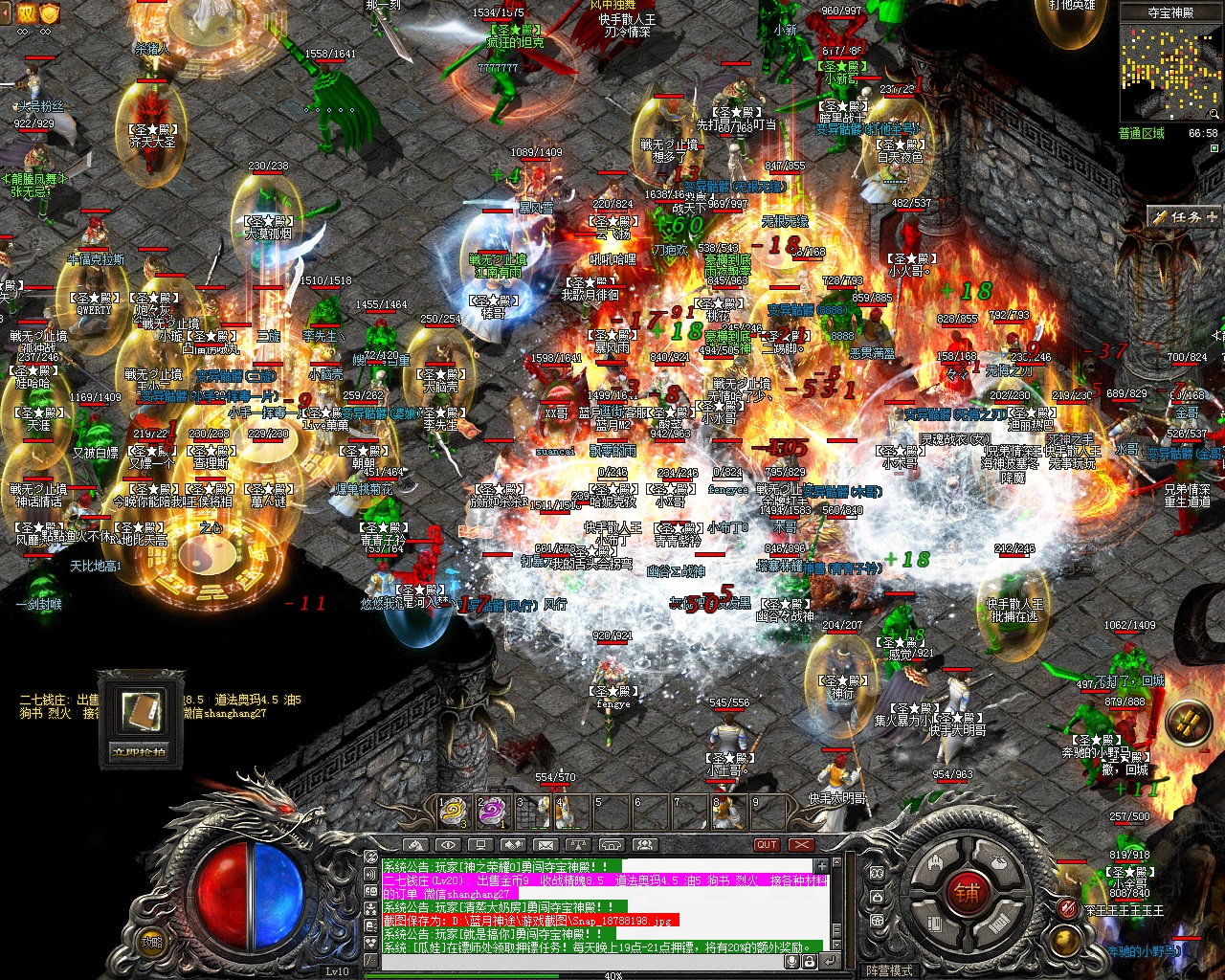Open the central 铺 shop button
The height and width of the screenshot is (980, 1225).
(966, 893)
